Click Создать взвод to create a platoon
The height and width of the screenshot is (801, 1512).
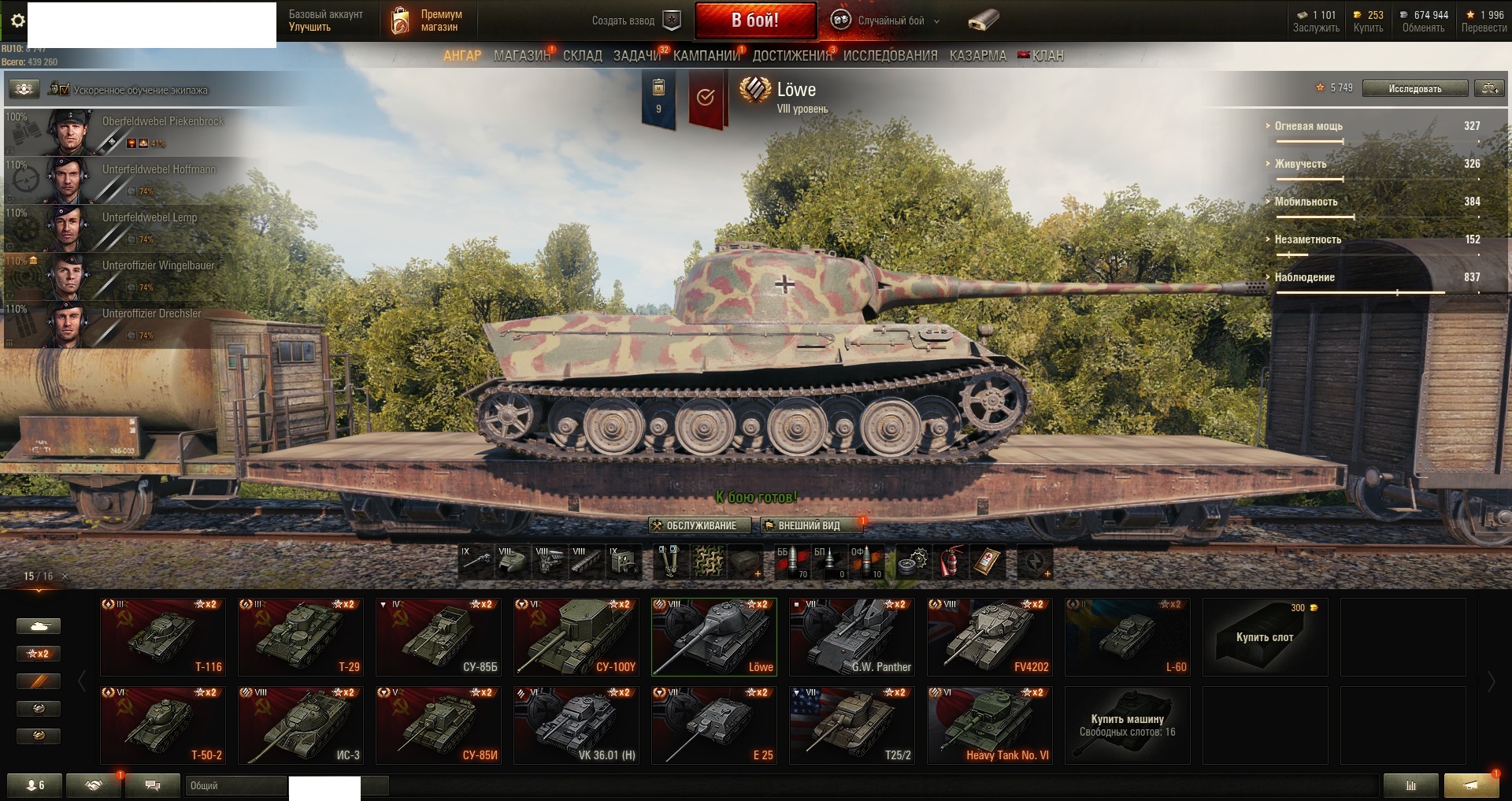pyautogui.click(x=635, y=20)
